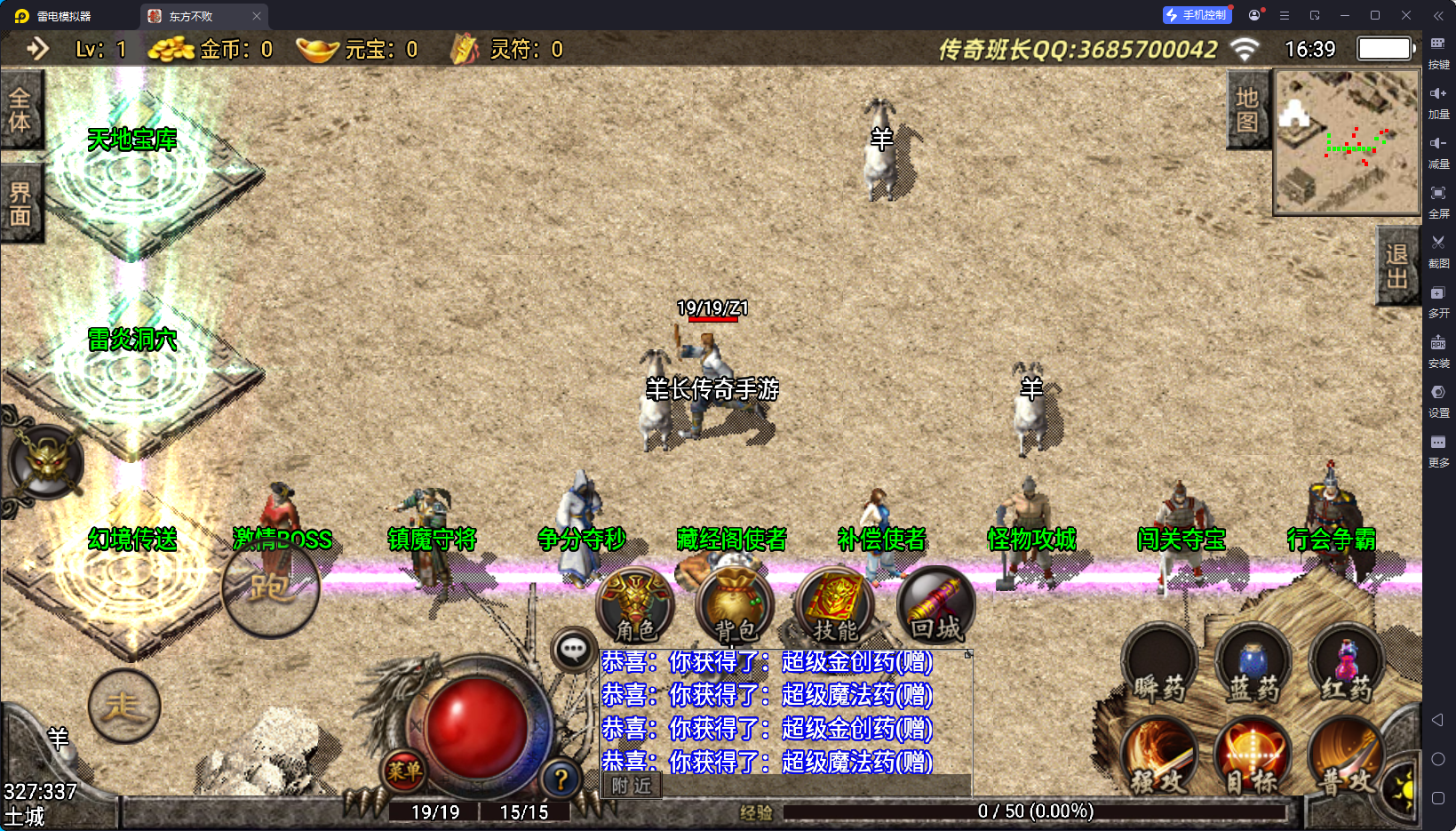
Task: Open the 菜单 menu button
Action: [404, 771]
